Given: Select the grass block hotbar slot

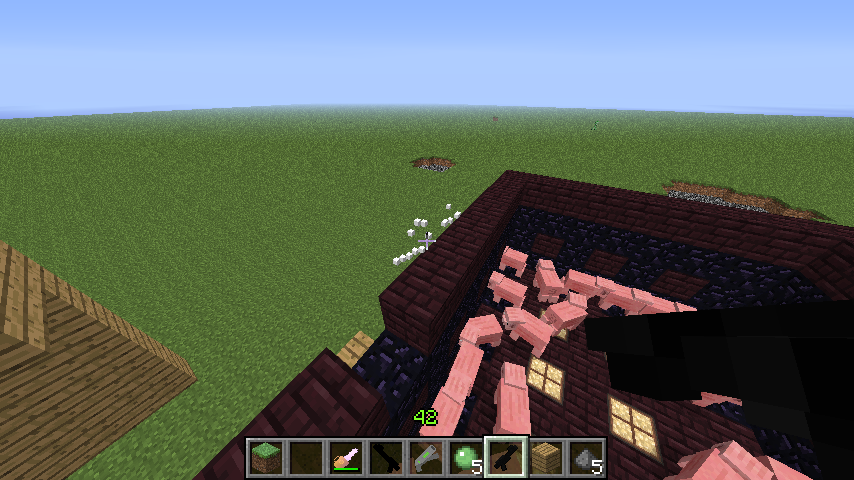Looking at the screenshot, I should 265,457.
